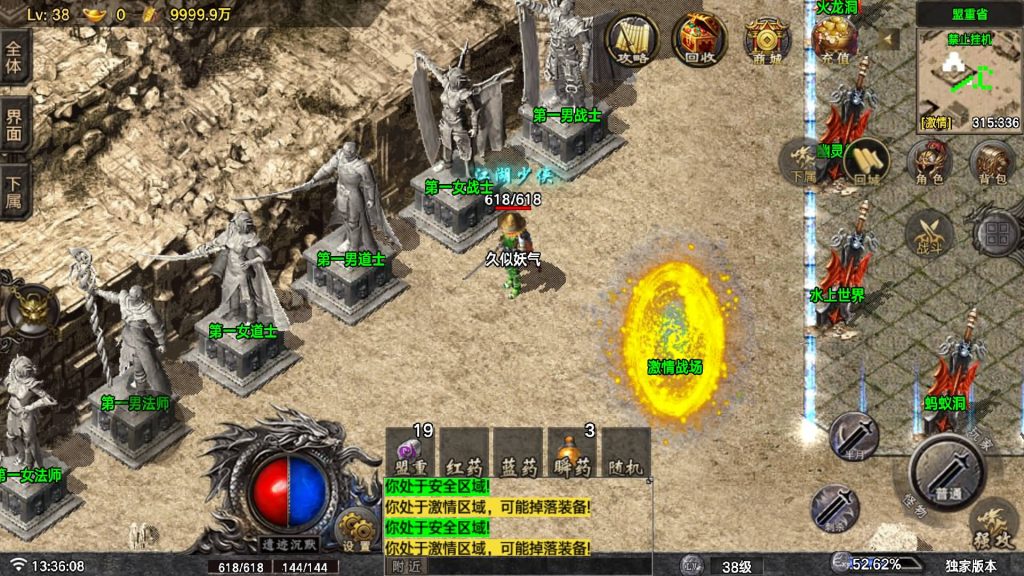Open the 回收 recycle chest
1024x576 pixels.
coord(699,40)
